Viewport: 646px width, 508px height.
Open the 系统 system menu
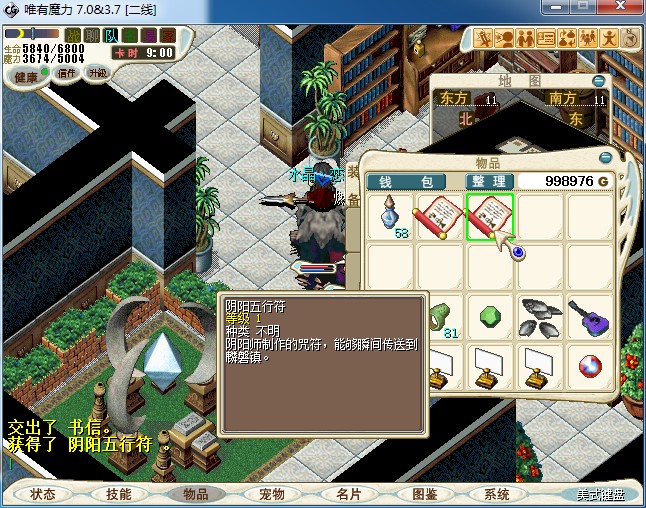point(497,494)
